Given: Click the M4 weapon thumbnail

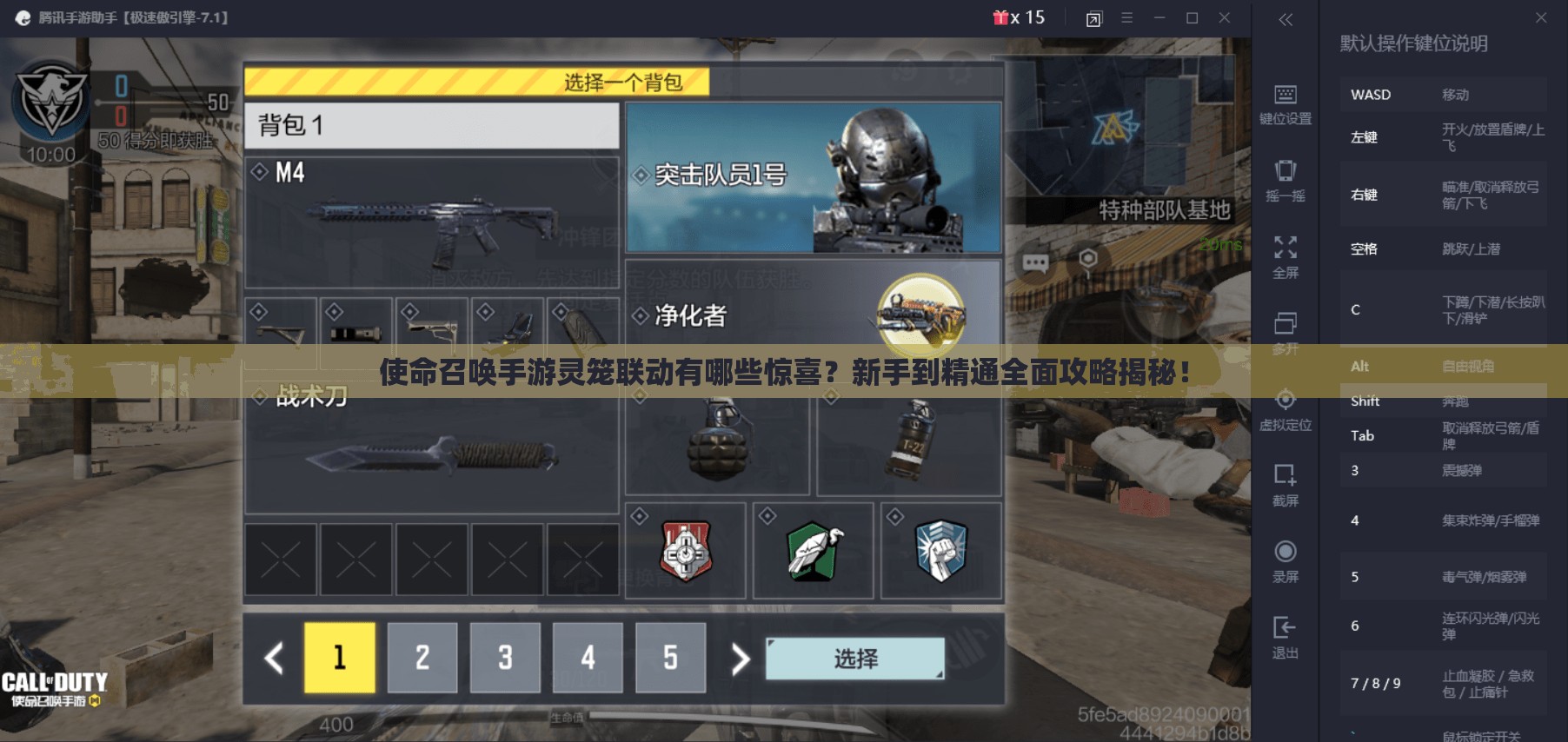Looking at the screenshot, I should point(432,222).
